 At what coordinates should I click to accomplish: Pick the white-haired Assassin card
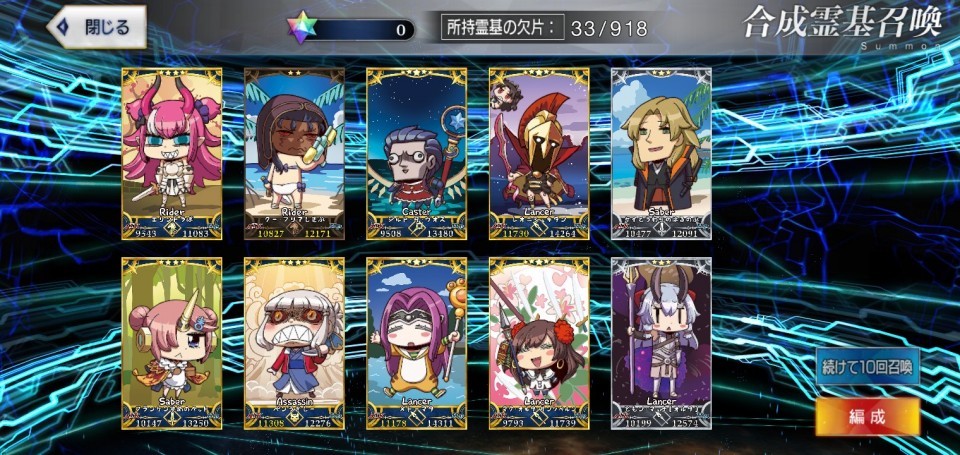pos(294,343)
